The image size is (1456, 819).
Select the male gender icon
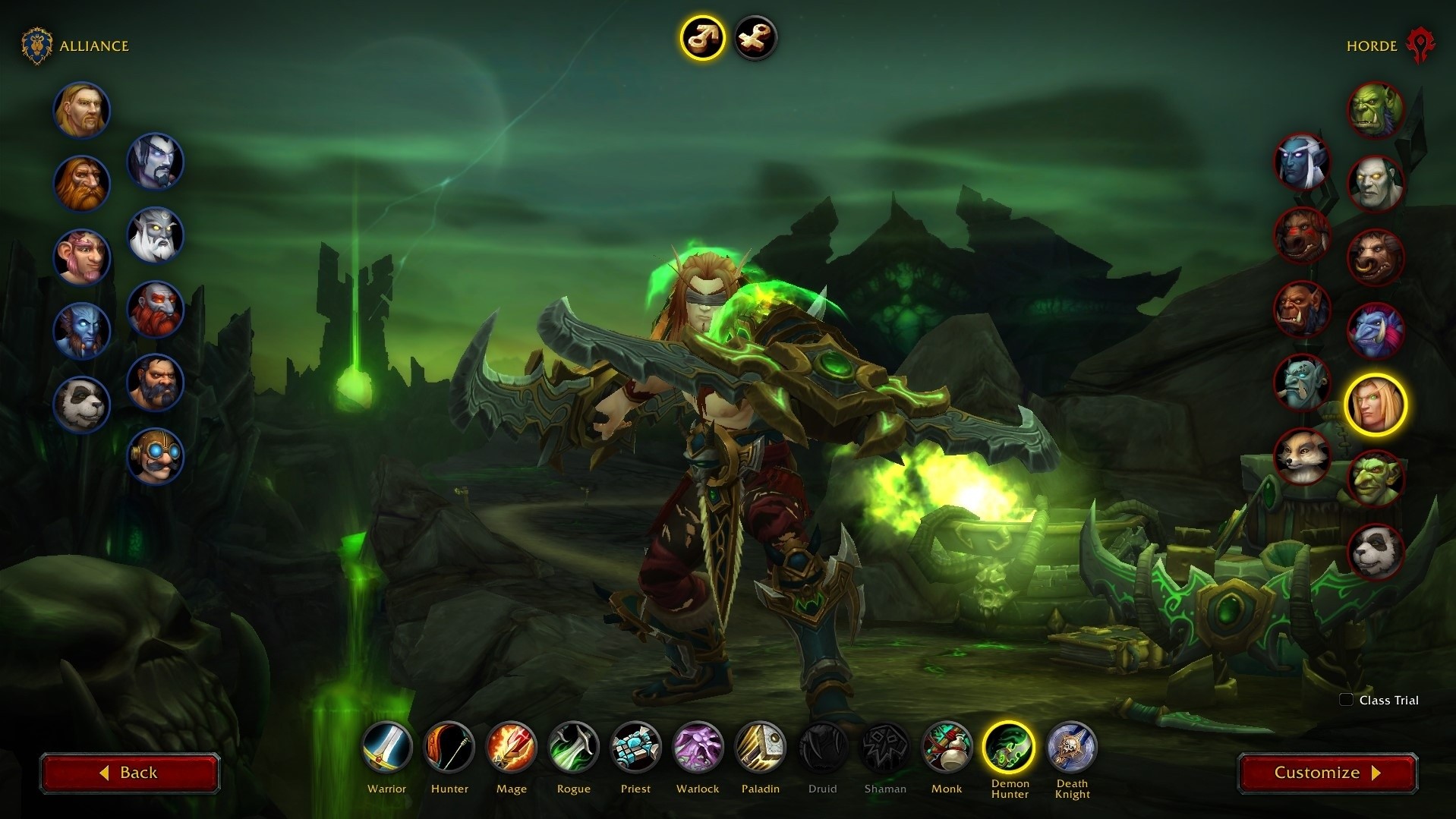coord(702,37)
